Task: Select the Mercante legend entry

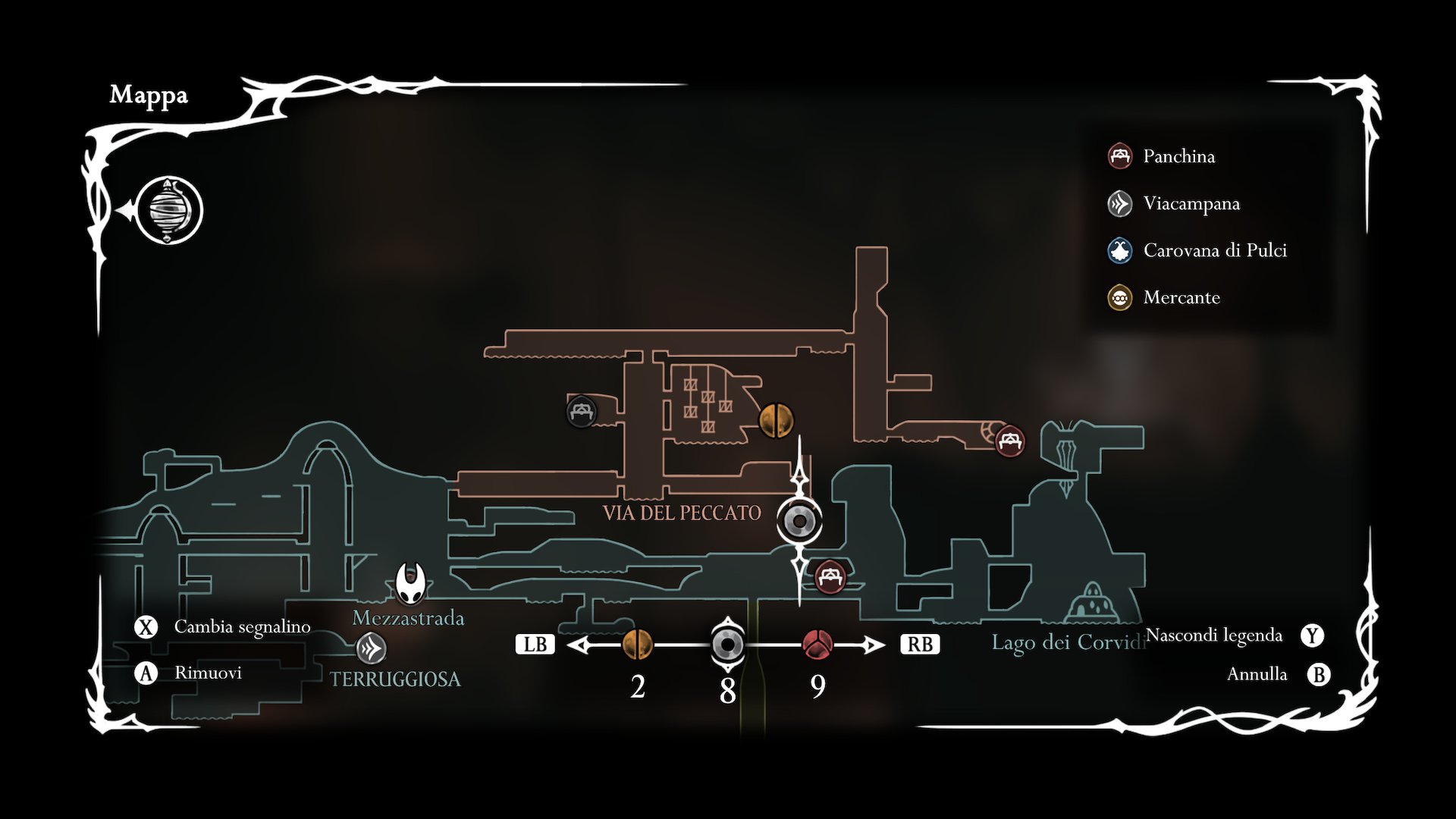Action: point(1181,297)
